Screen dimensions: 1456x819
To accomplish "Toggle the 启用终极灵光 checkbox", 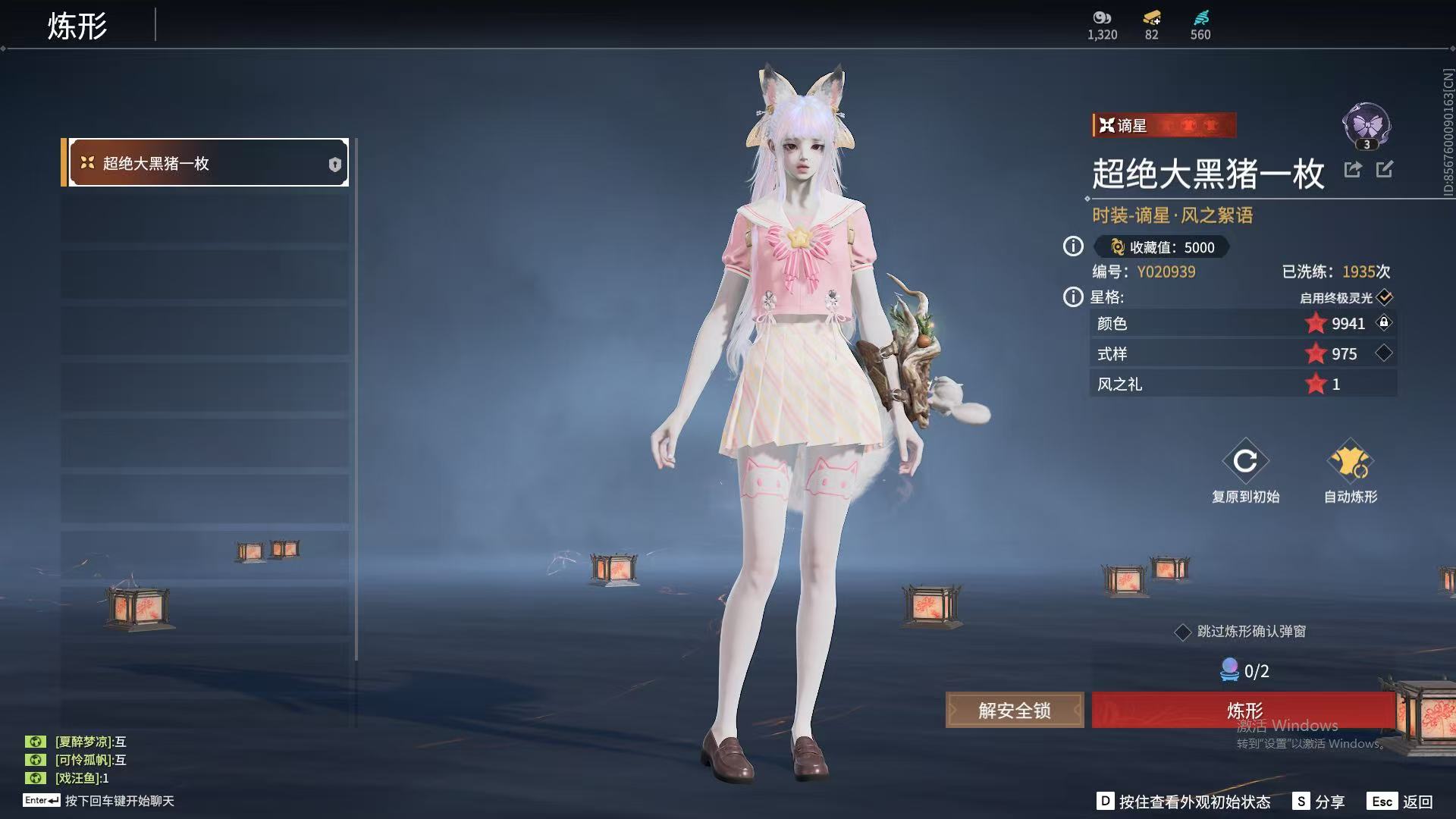I will (x=1385, y=297).
